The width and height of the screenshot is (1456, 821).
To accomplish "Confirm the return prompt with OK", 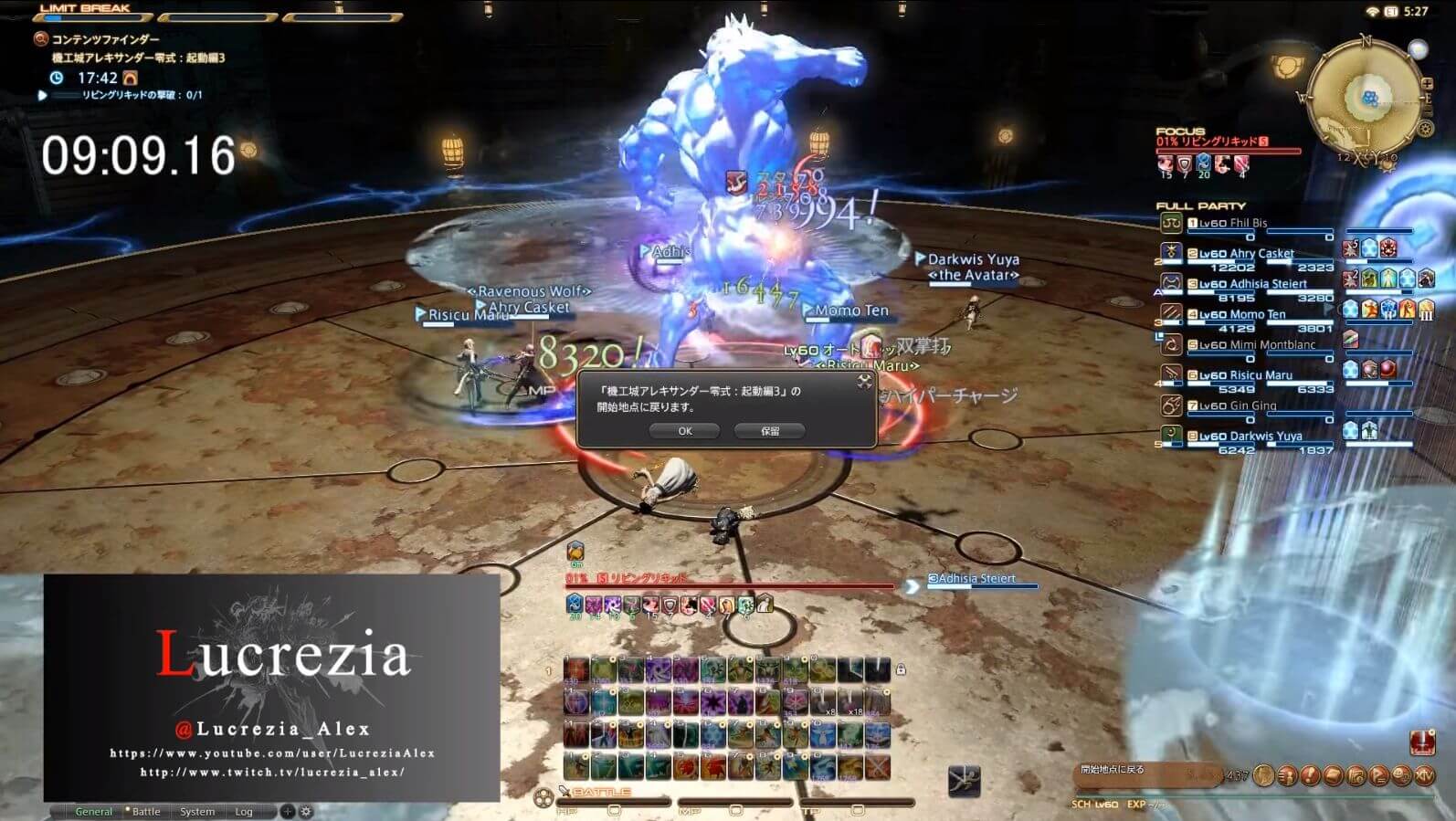I will click(x=685, y=431).
